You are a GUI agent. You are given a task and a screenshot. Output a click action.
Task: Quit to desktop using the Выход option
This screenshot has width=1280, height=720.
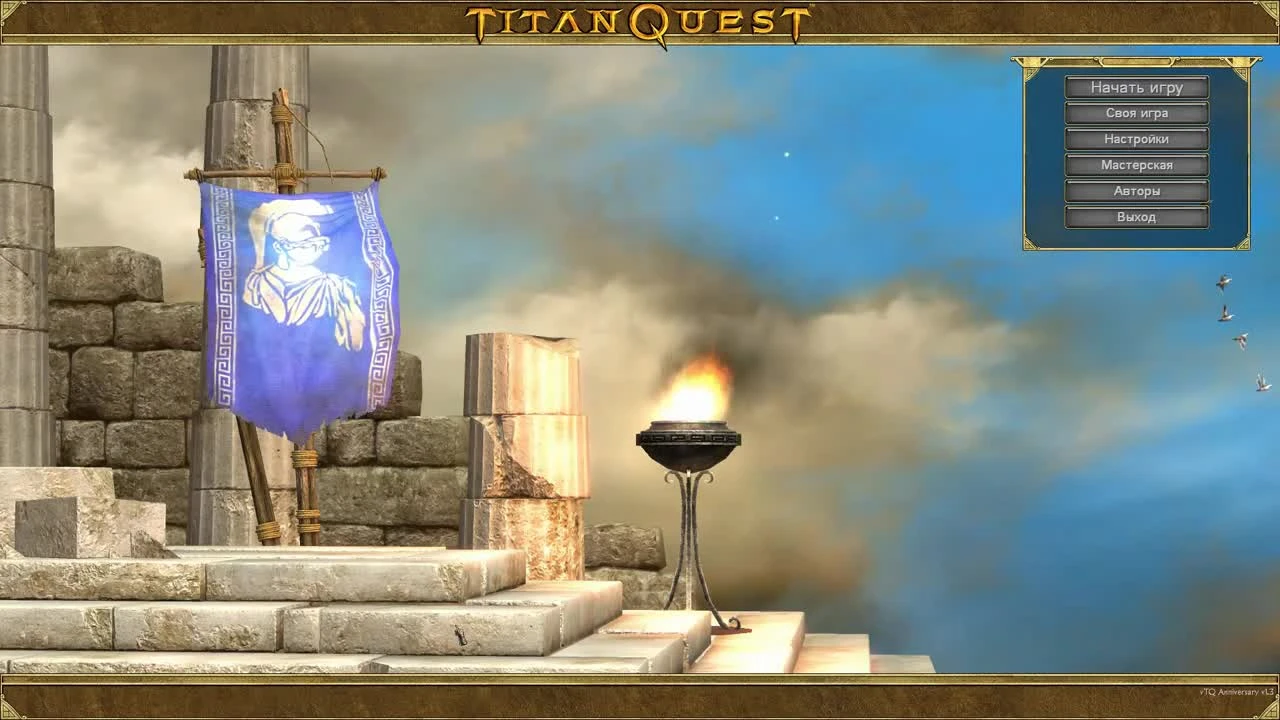pyautogui.click(x=1137, y=216)
